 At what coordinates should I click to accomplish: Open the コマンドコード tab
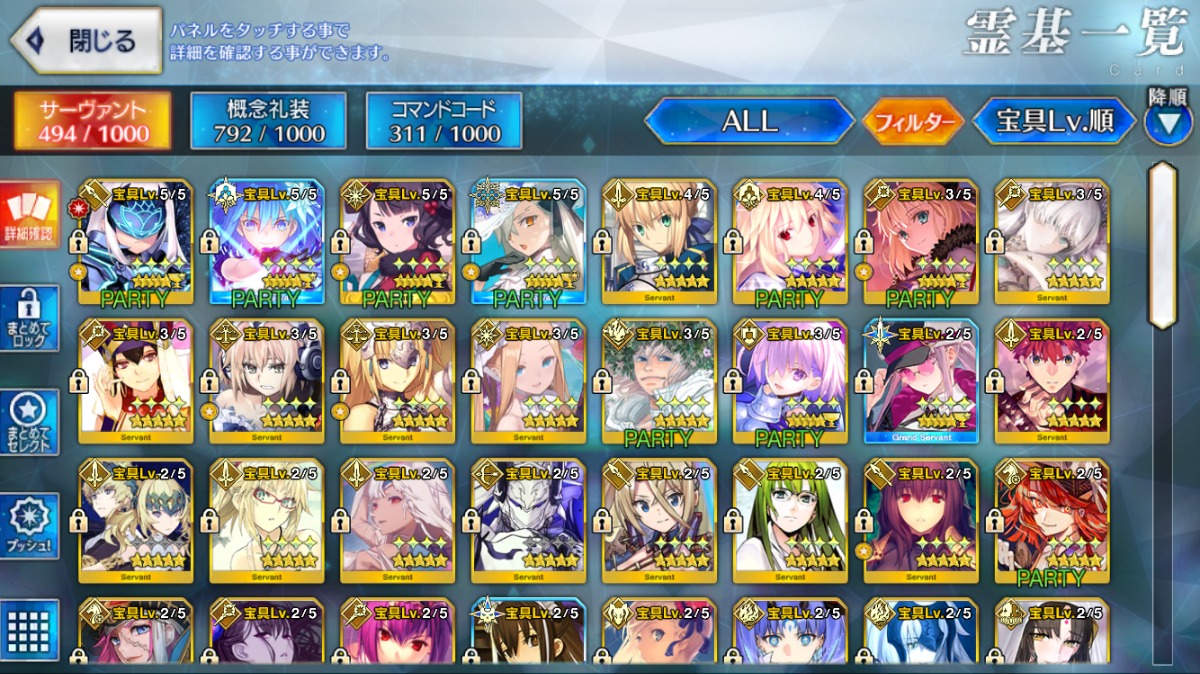click(444, 121)
